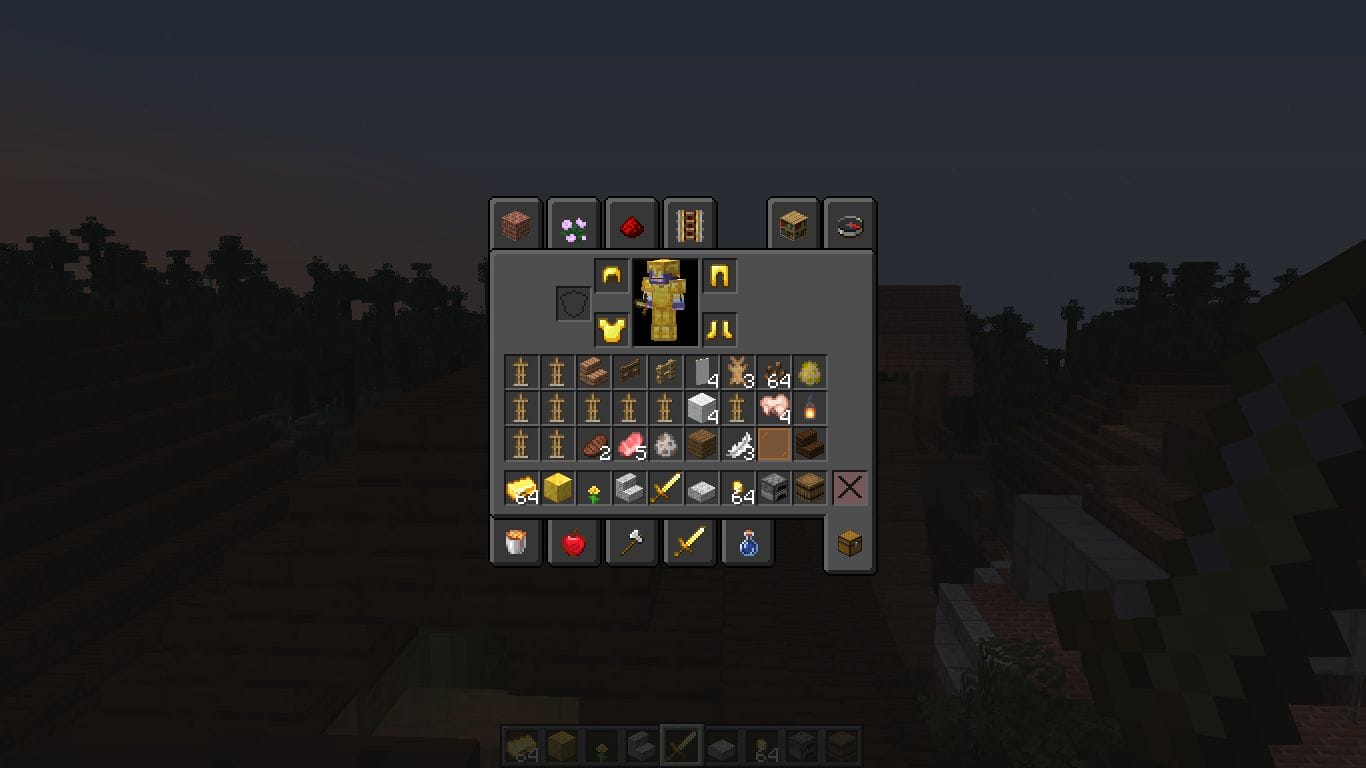Grab the golden sword from the hotbar
Image resolution: width=1366 pixels, height=768 pixels.
pyautogui.click(x=665, y=488)
